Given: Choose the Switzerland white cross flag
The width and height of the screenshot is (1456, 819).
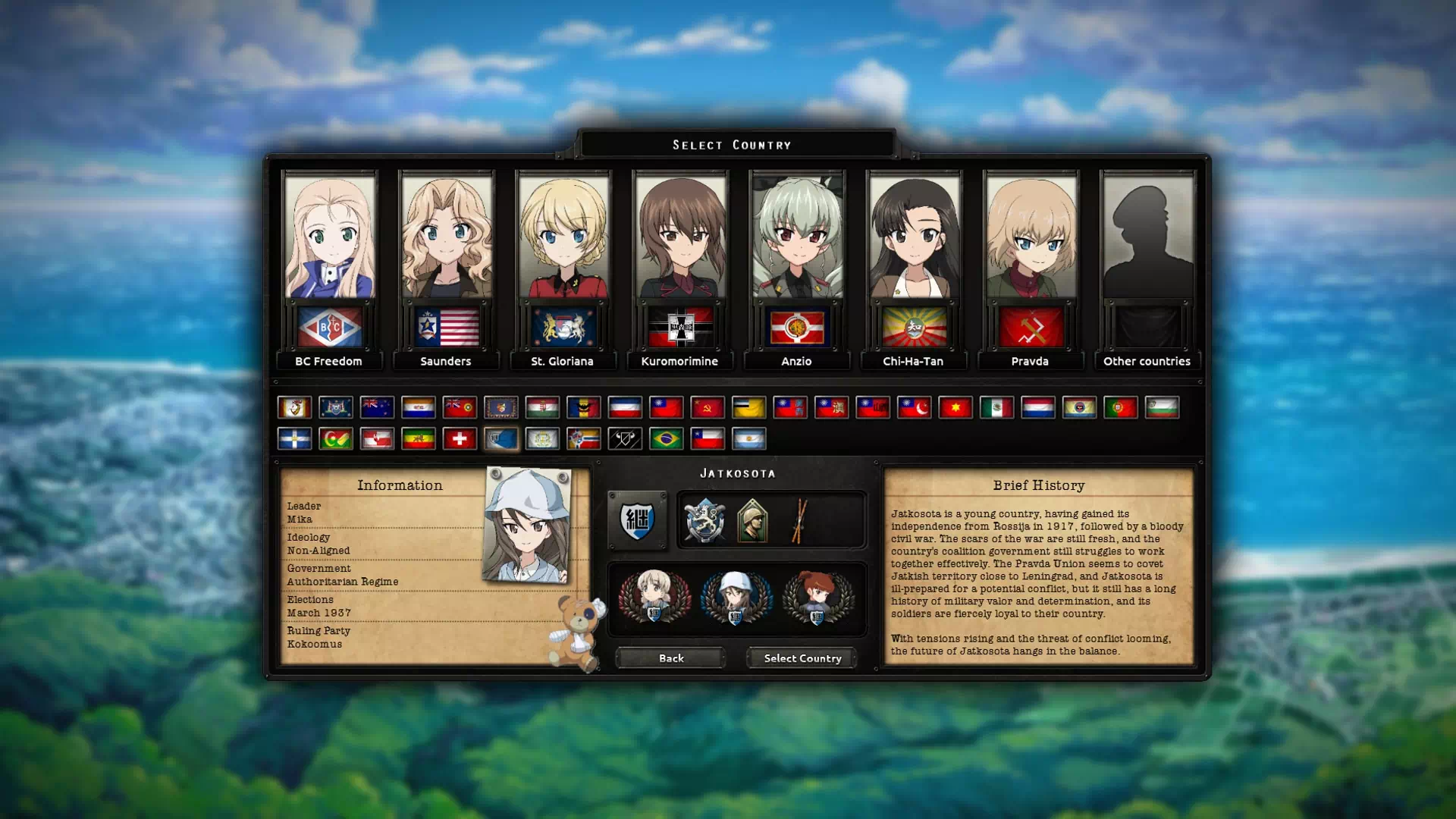Looking at the screenshot, I should [x=460, y=439].
